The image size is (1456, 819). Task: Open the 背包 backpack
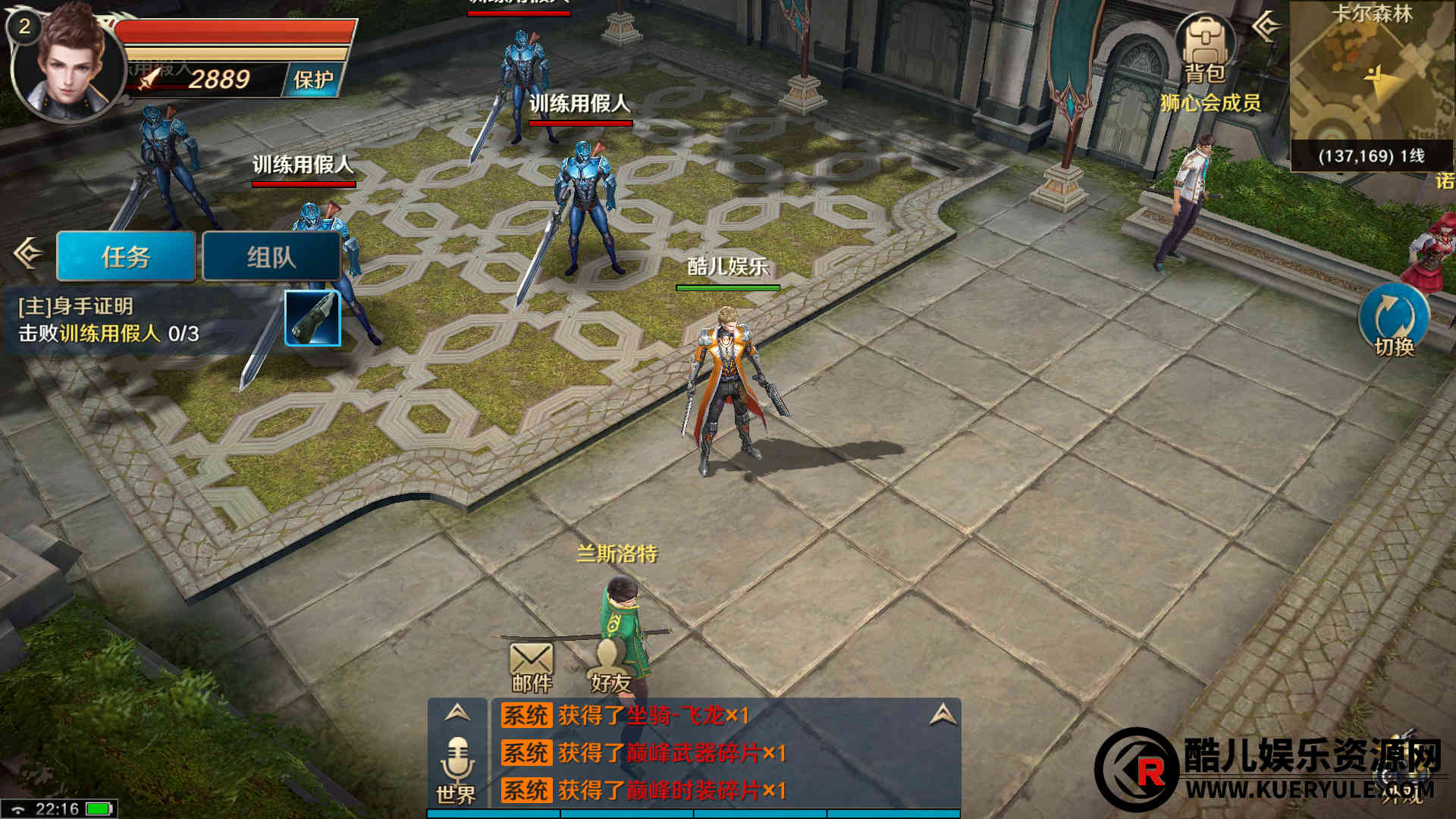pos(1205,49)
